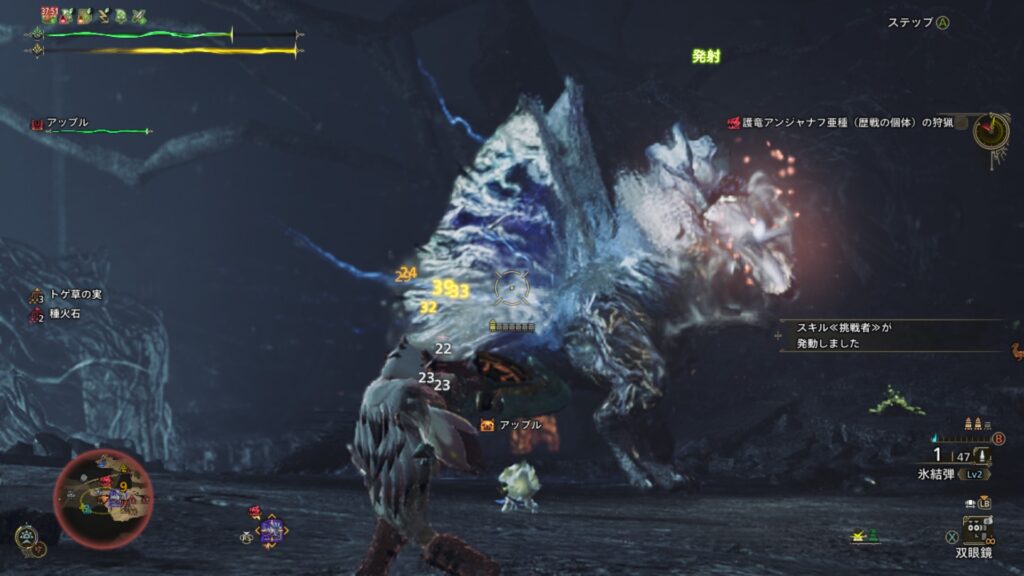Click the スキル≪挑戦者≫ activation notification

[890, 335]
